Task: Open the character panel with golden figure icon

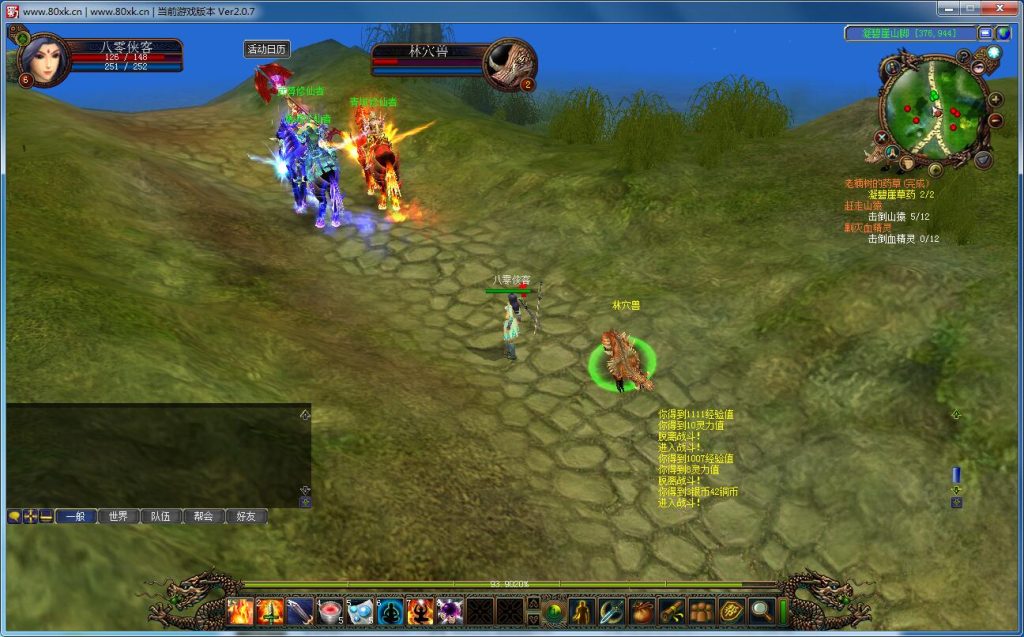Action: click(x=582, y=611)
